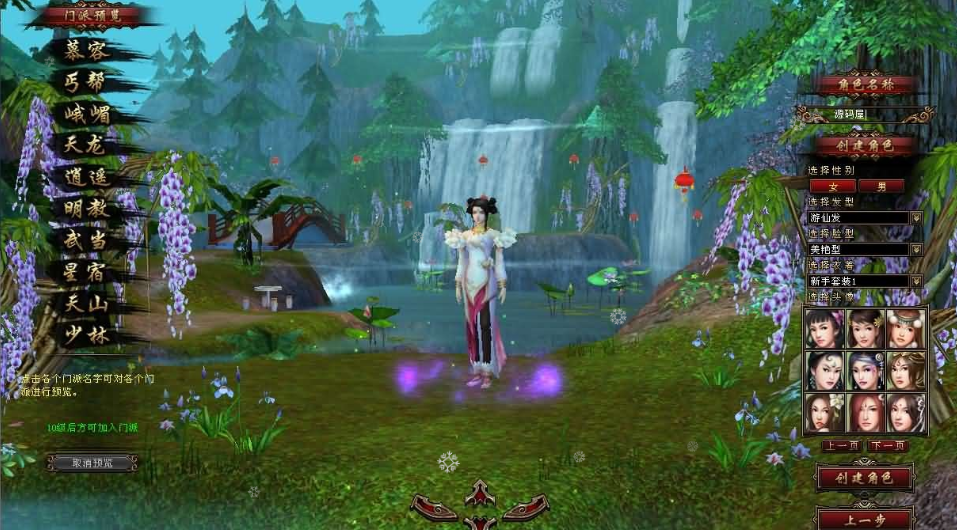Viewport: 957px width, 530px height.
Task: Go to previous portrait page 上一页
Action: coord(840,445)
